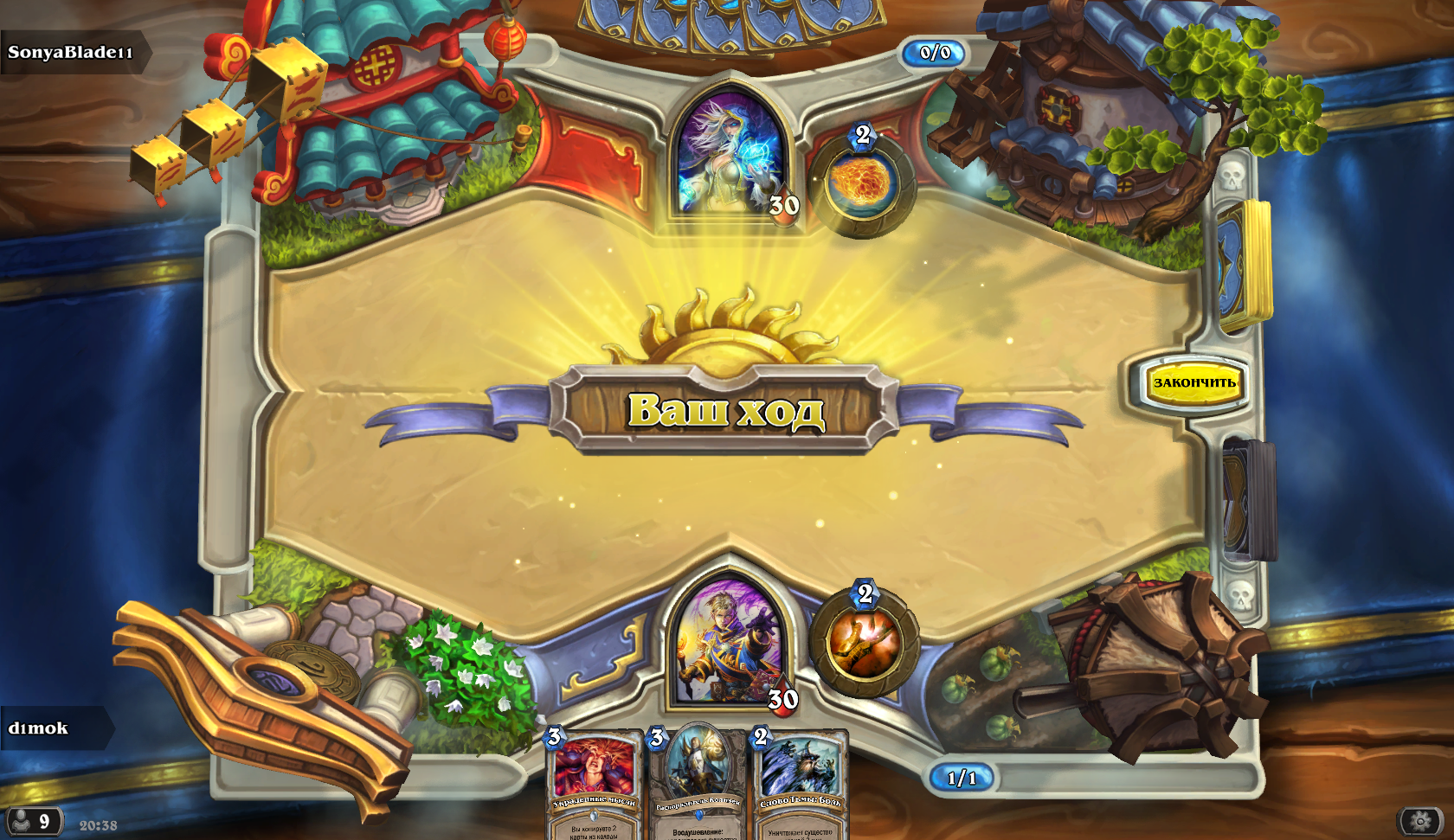This screenshot has width=1454, height=840.
Task: Click your deck of cards
Action: [1248, 499]
